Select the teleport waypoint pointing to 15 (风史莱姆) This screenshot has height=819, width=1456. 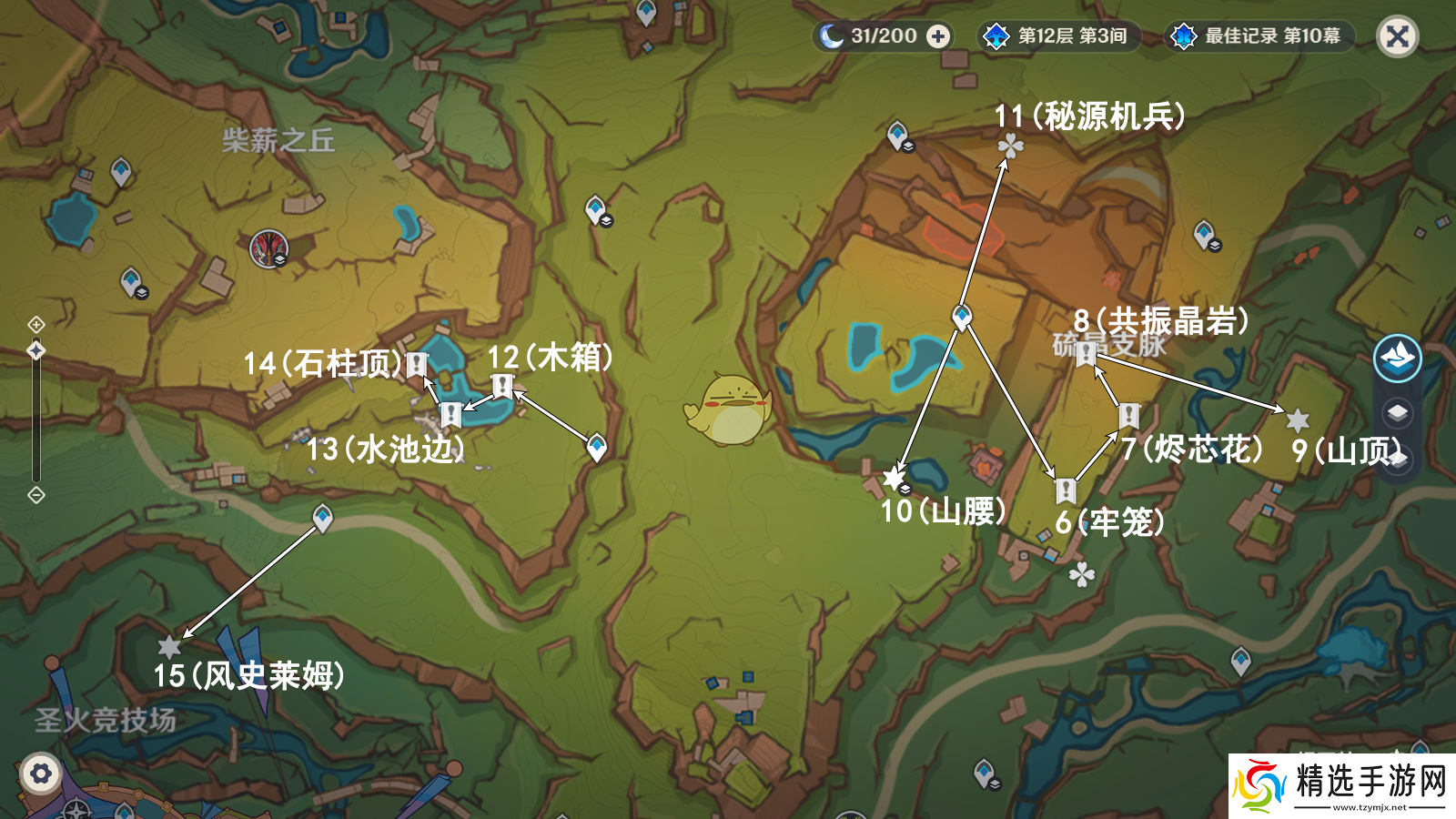[x=322, y=517]
